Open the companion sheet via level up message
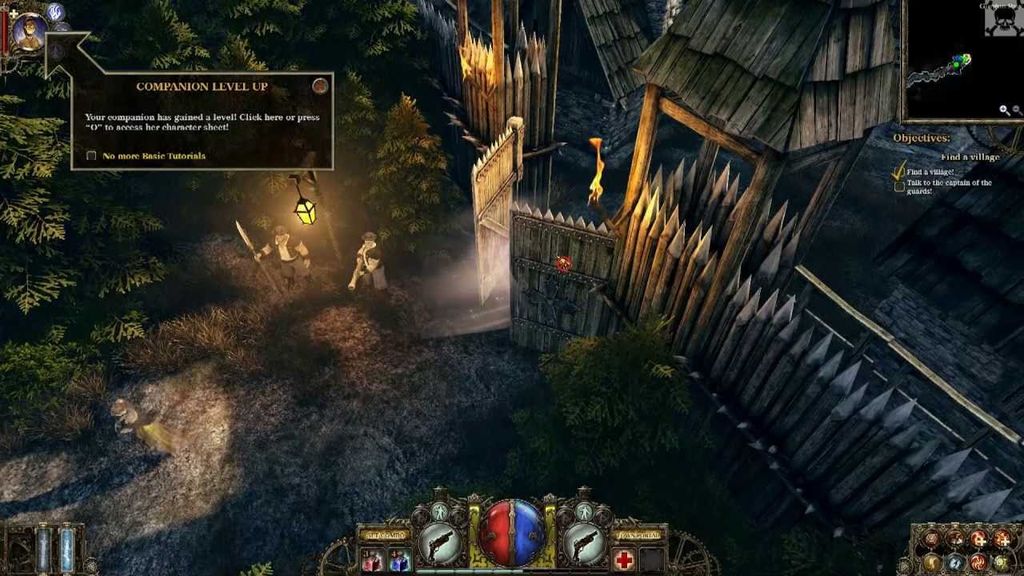 pos(200,122)
